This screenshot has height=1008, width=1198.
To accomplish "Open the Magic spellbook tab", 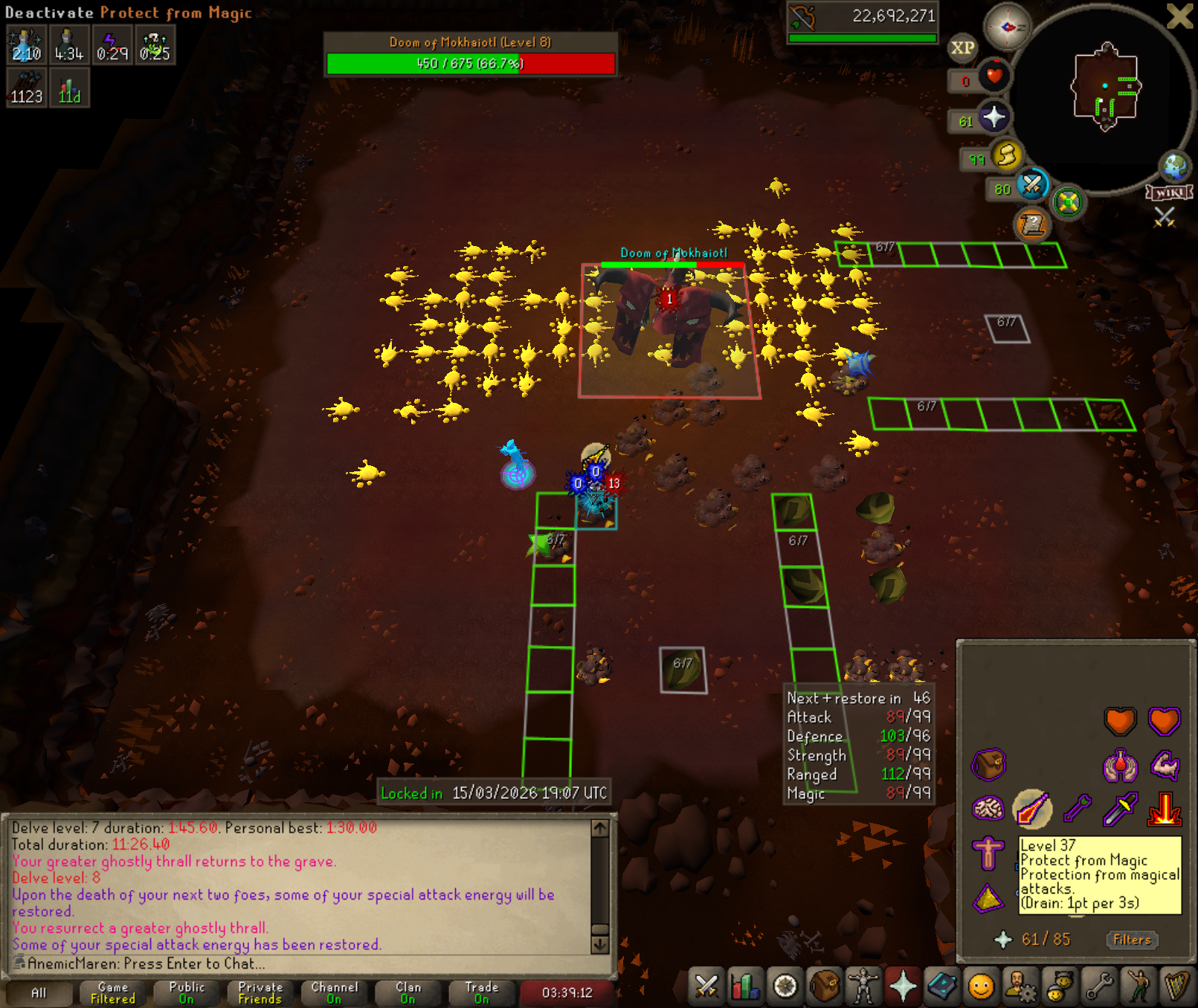I will click(942, 986).
